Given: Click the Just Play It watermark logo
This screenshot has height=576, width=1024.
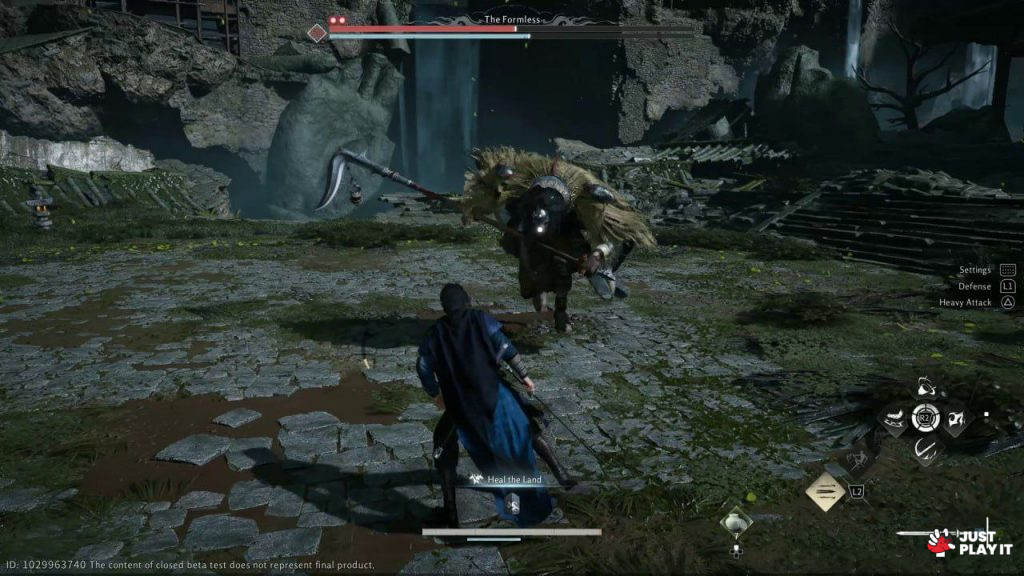Looking at the screenshot, I should [x=970, y=541].
